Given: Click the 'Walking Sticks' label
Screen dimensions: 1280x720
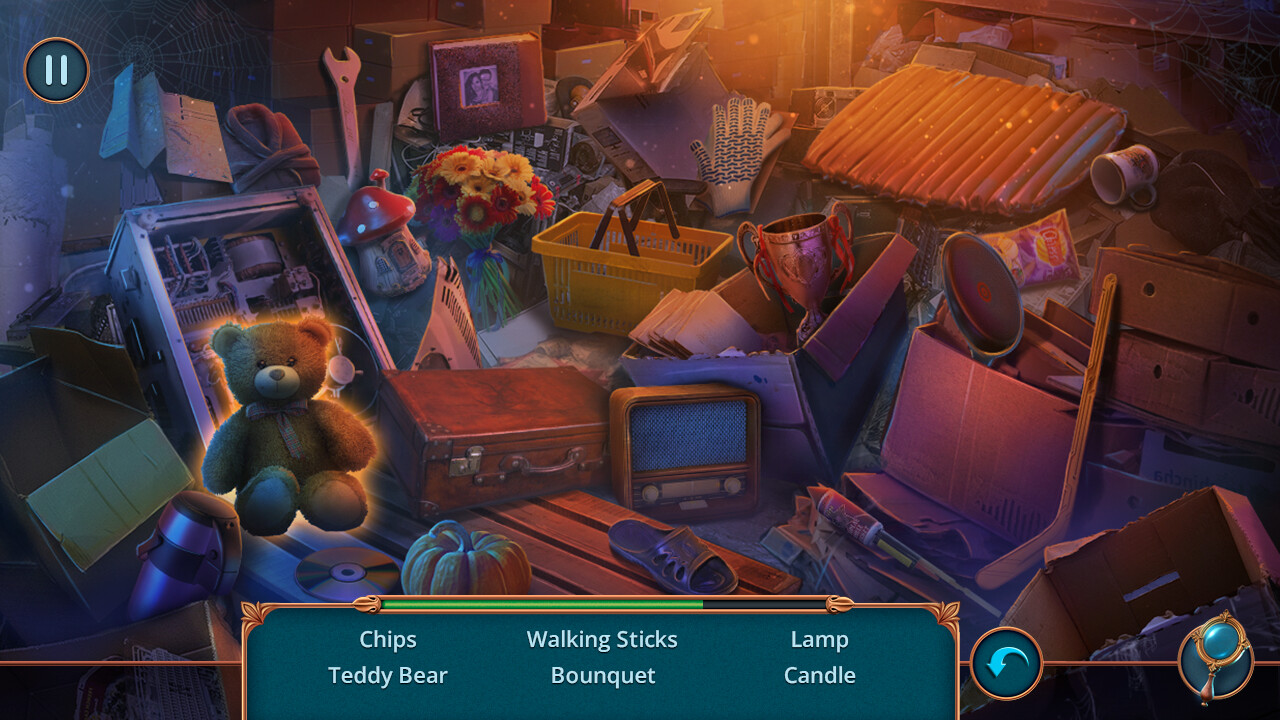Looking at the screenshot, I should (x=602, y=639).
